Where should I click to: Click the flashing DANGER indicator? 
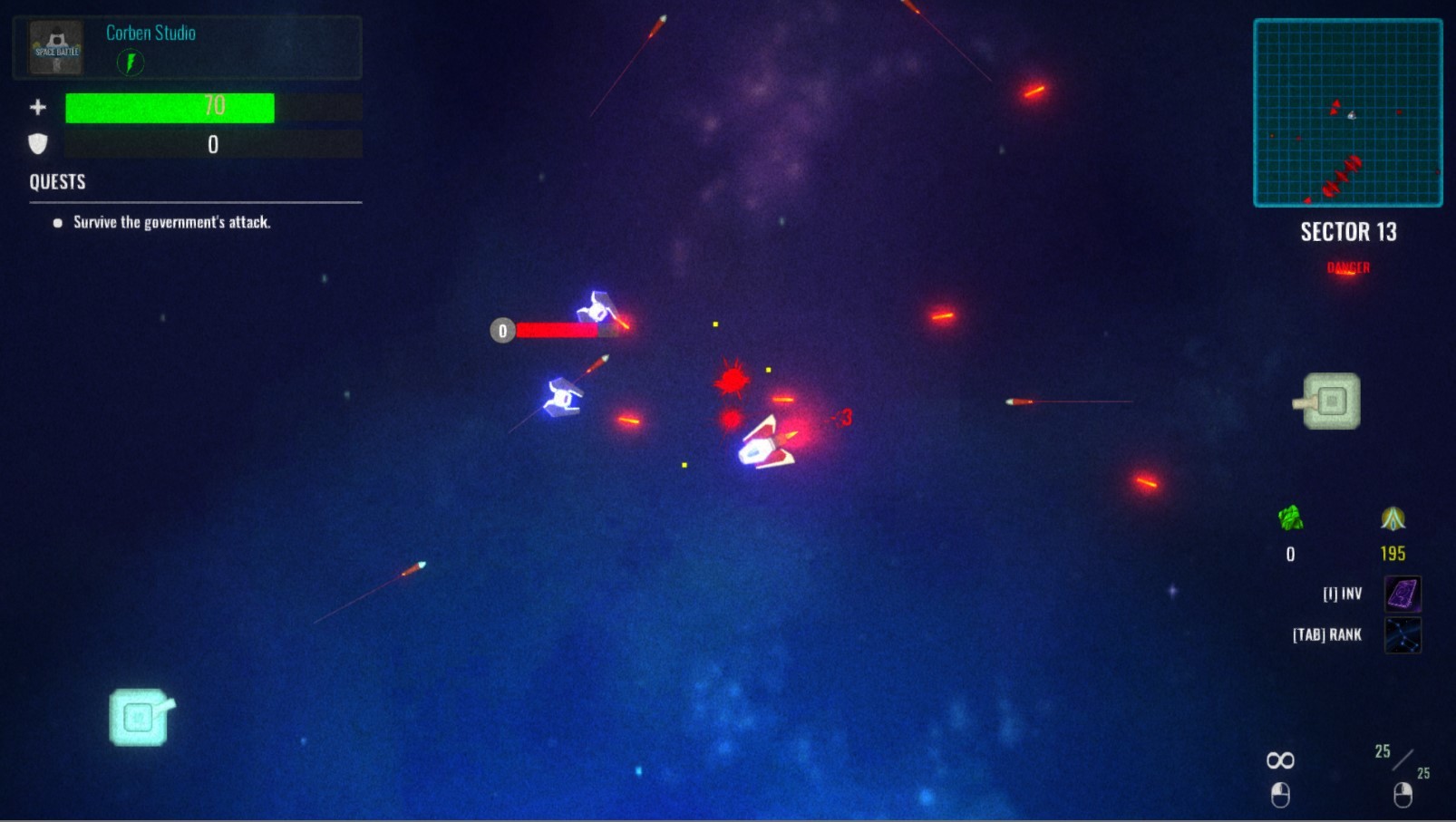pos(1346,267)
